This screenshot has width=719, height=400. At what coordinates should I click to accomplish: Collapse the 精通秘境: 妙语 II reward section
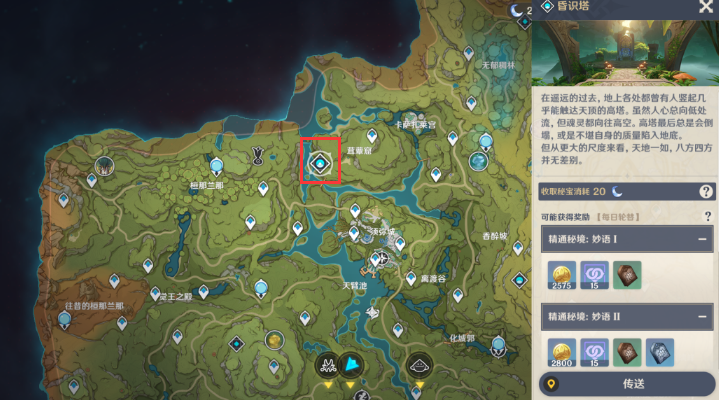(x=703, y=319)
